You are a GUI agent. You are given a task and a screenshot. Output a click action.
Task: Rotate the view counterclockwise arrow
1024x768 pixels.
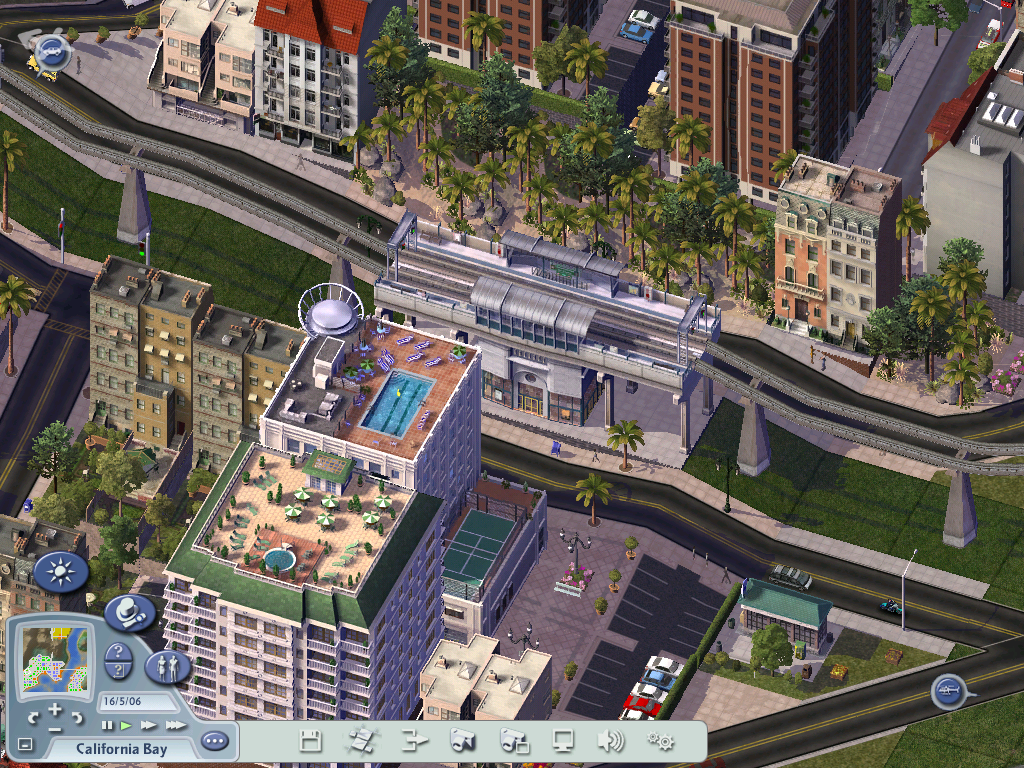[x=32, y=717]
